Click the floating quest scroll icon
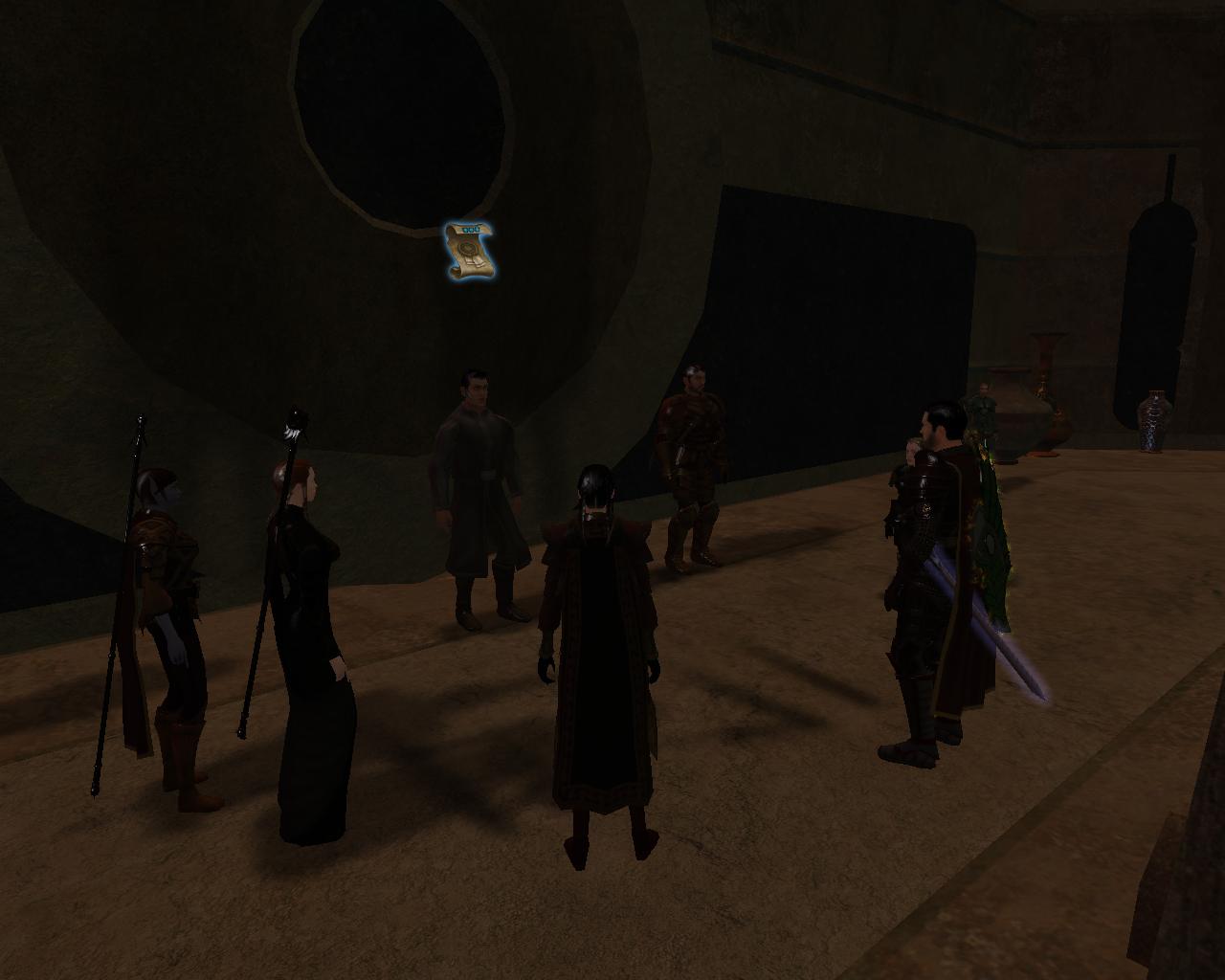Viewport: 1225px width, 980px height. (468, 251)
